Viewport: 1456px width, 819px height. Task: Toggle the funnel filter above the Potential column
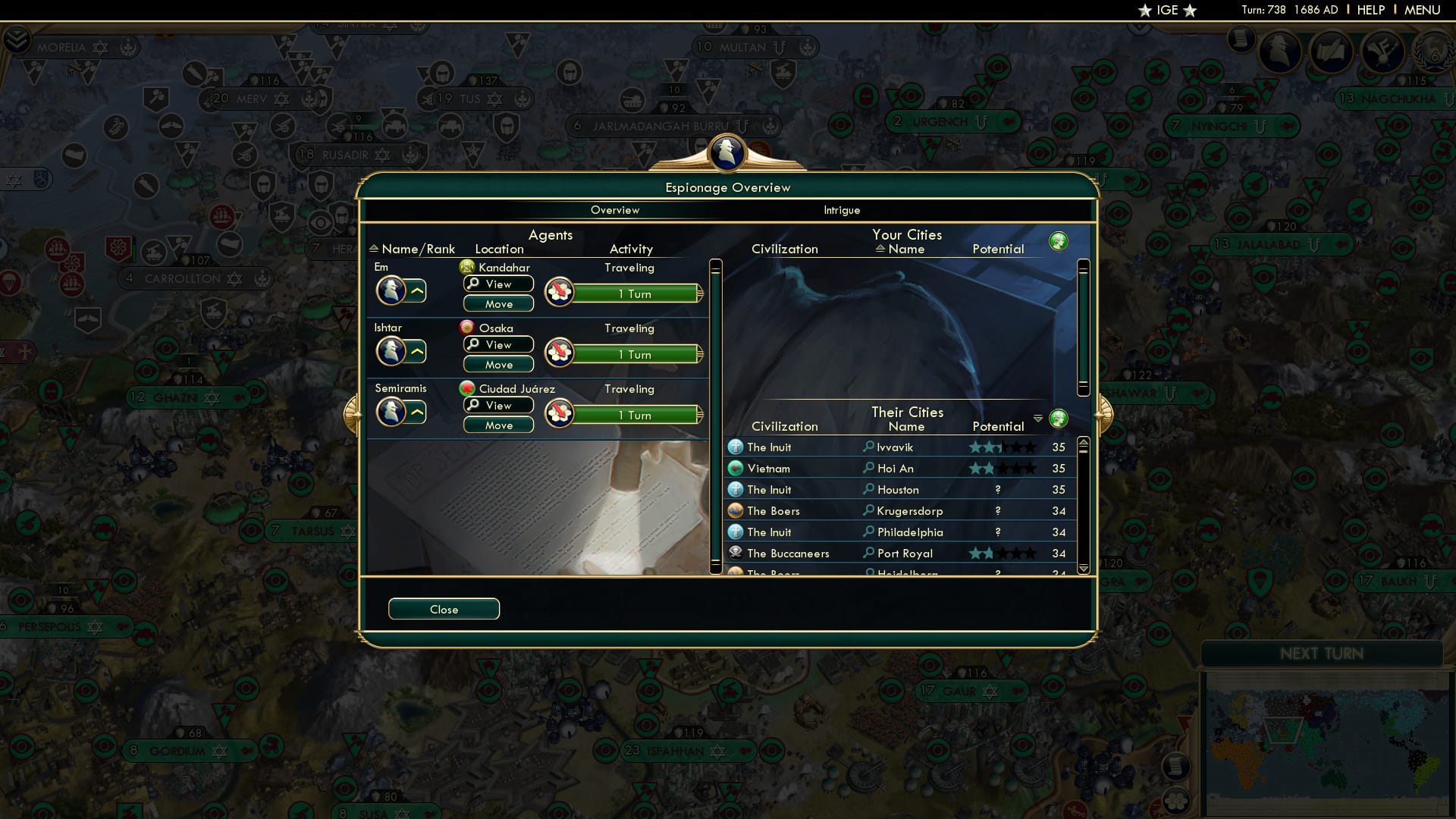1038,418
